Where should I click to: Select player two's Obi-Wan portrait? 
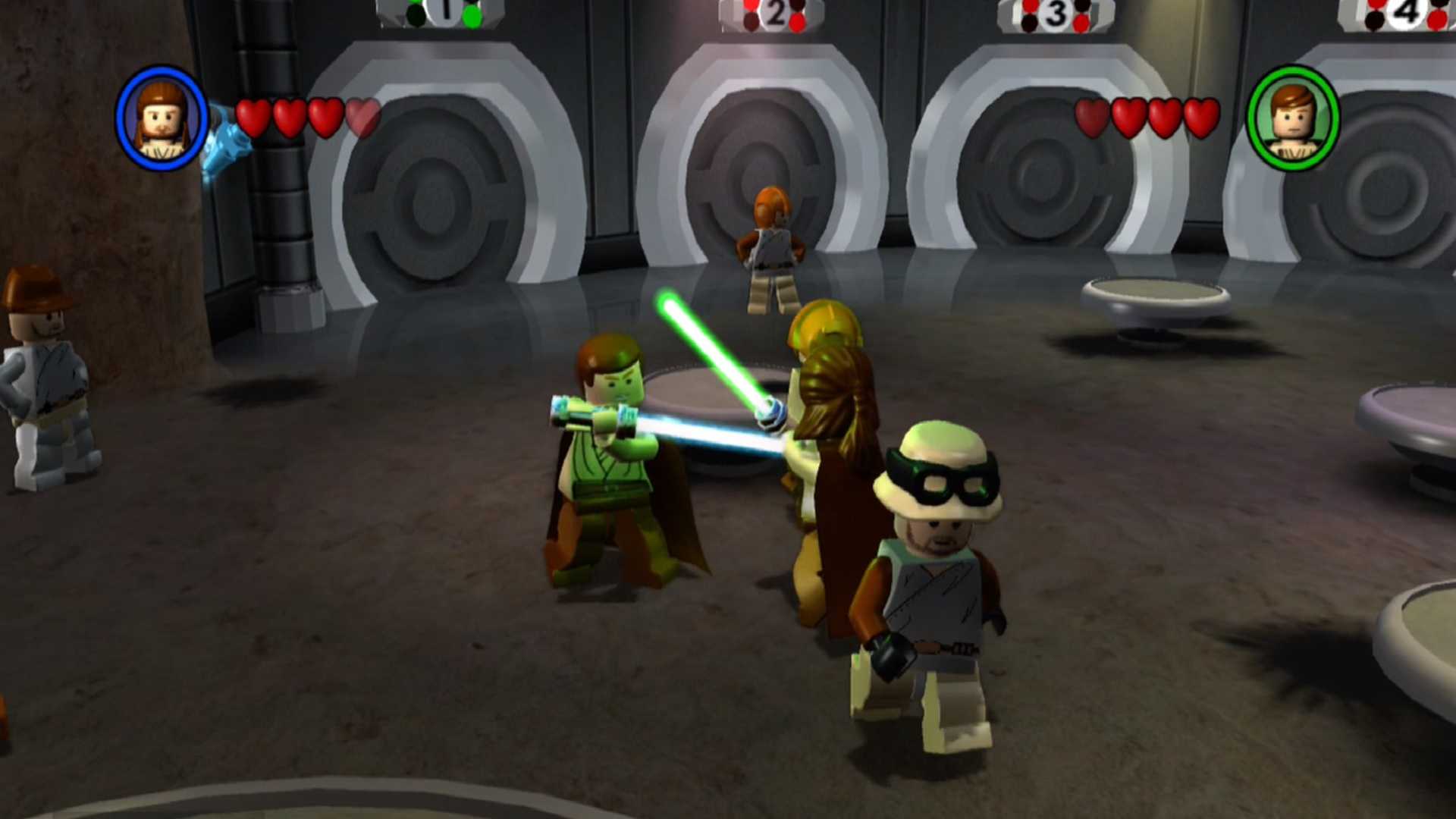click(1293, 118)
